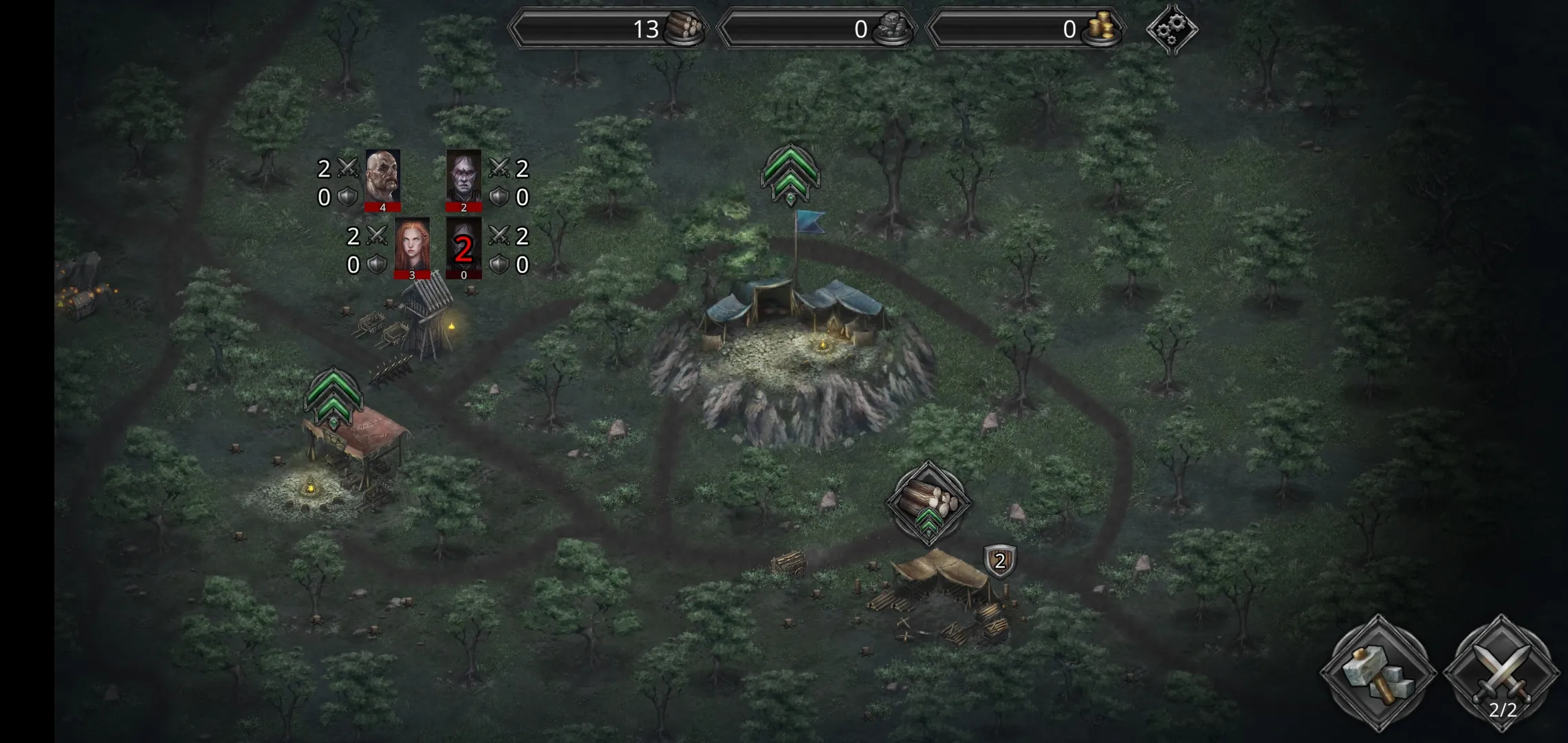Click the shield badge numbered 2
The width and height of the screenshot is (1568, 743).
point(1000,561)
